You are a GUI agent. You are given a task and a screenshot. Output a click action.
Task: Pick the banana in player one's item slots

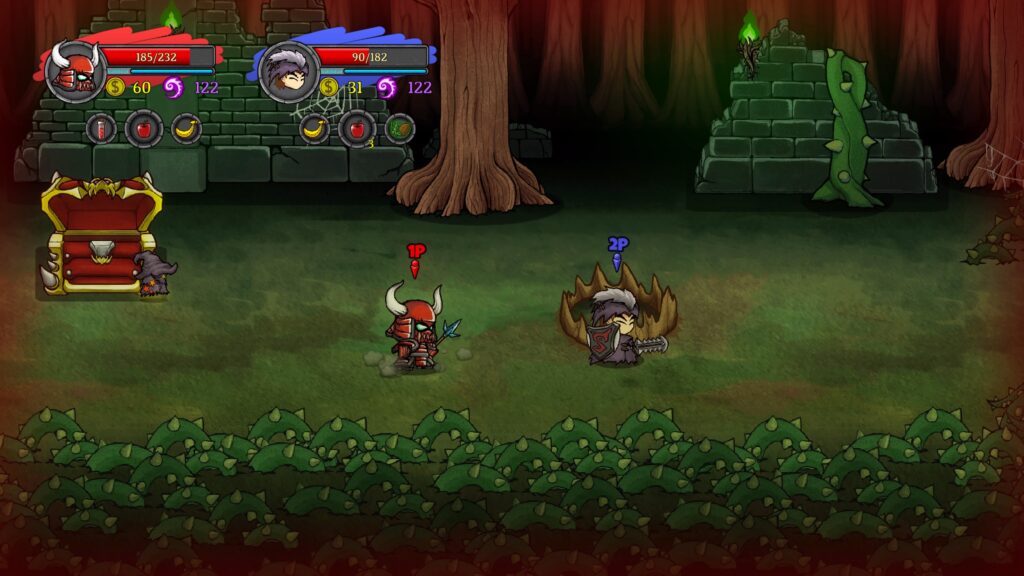point(186,128)
